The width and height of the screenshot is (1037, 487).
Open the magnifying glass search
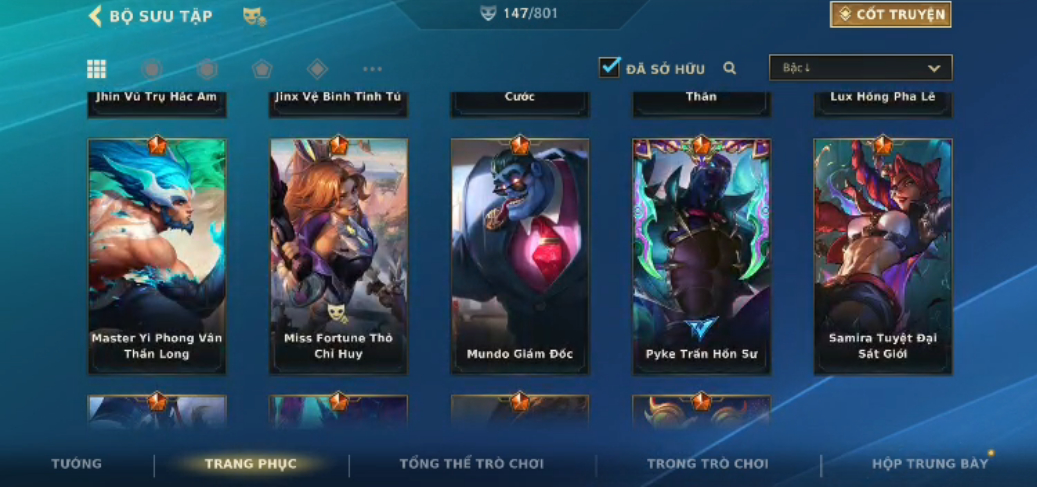(730, 69)
